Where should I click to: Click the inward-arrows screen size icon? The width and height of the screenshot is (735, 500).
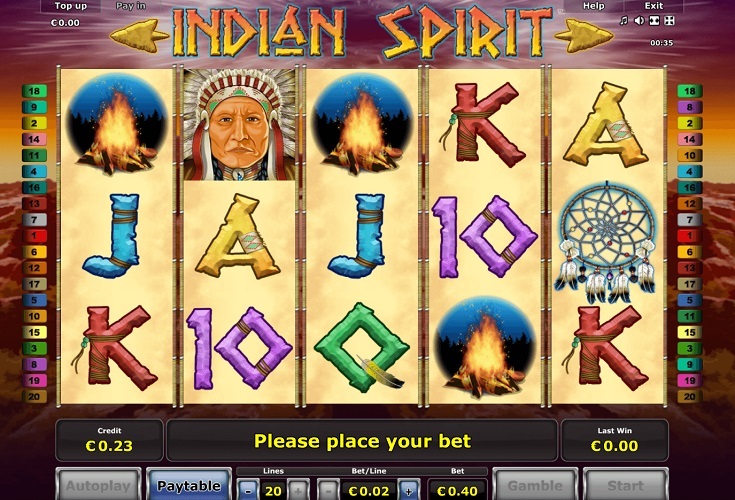(x=654, y=20)
